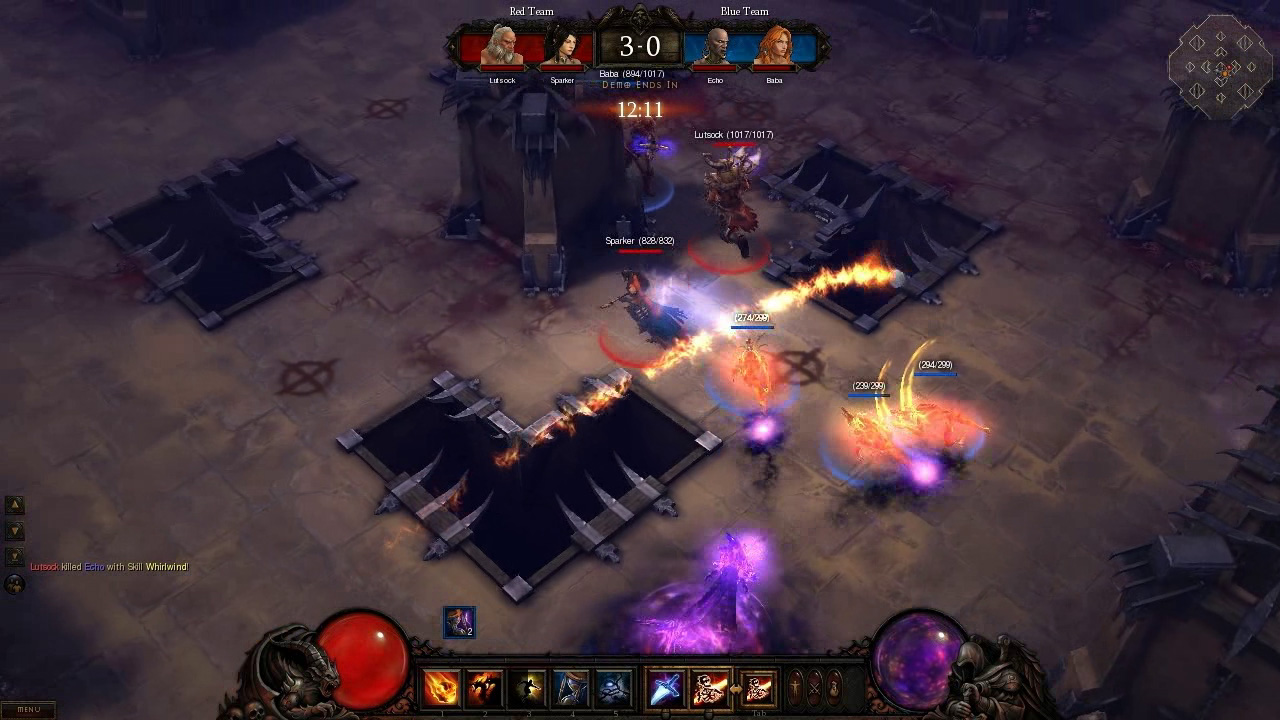Cast the hourglass skill in slot 4
1280x720 pixels.
pos(571,688)
